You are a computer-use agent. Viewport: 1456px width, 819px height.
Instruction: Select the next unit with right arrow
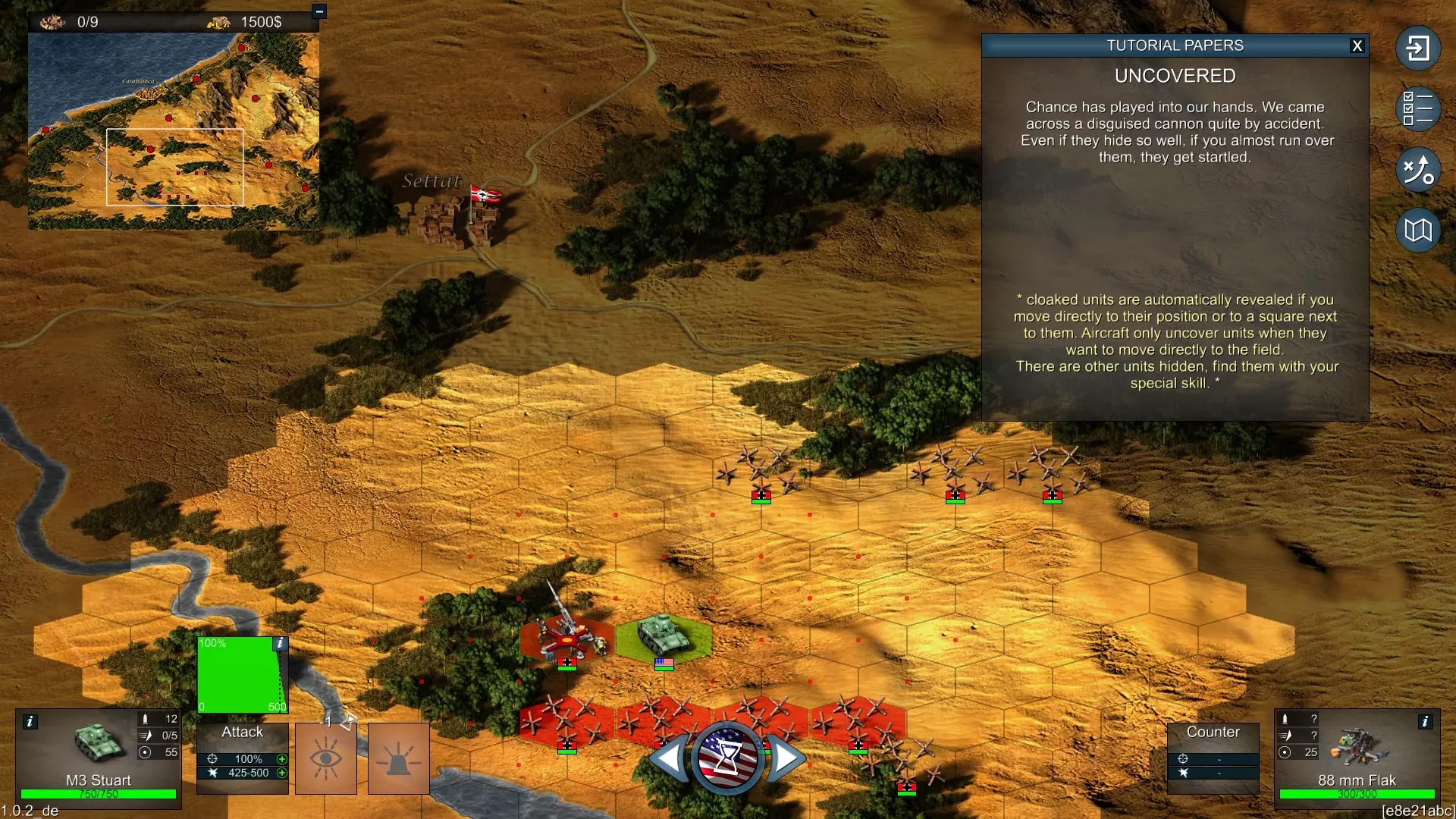[785, 758]
